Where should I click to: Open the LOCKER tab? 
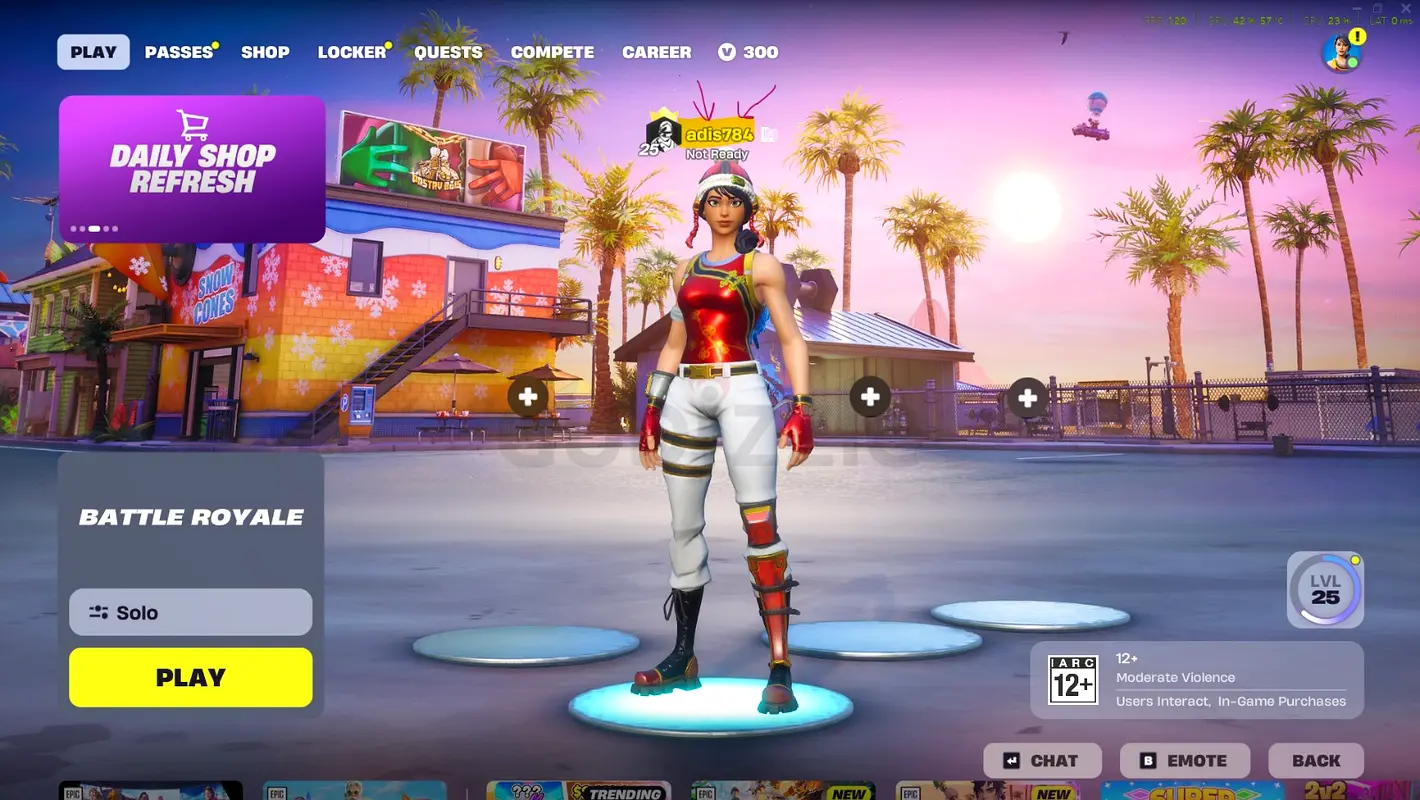[351, 52]
